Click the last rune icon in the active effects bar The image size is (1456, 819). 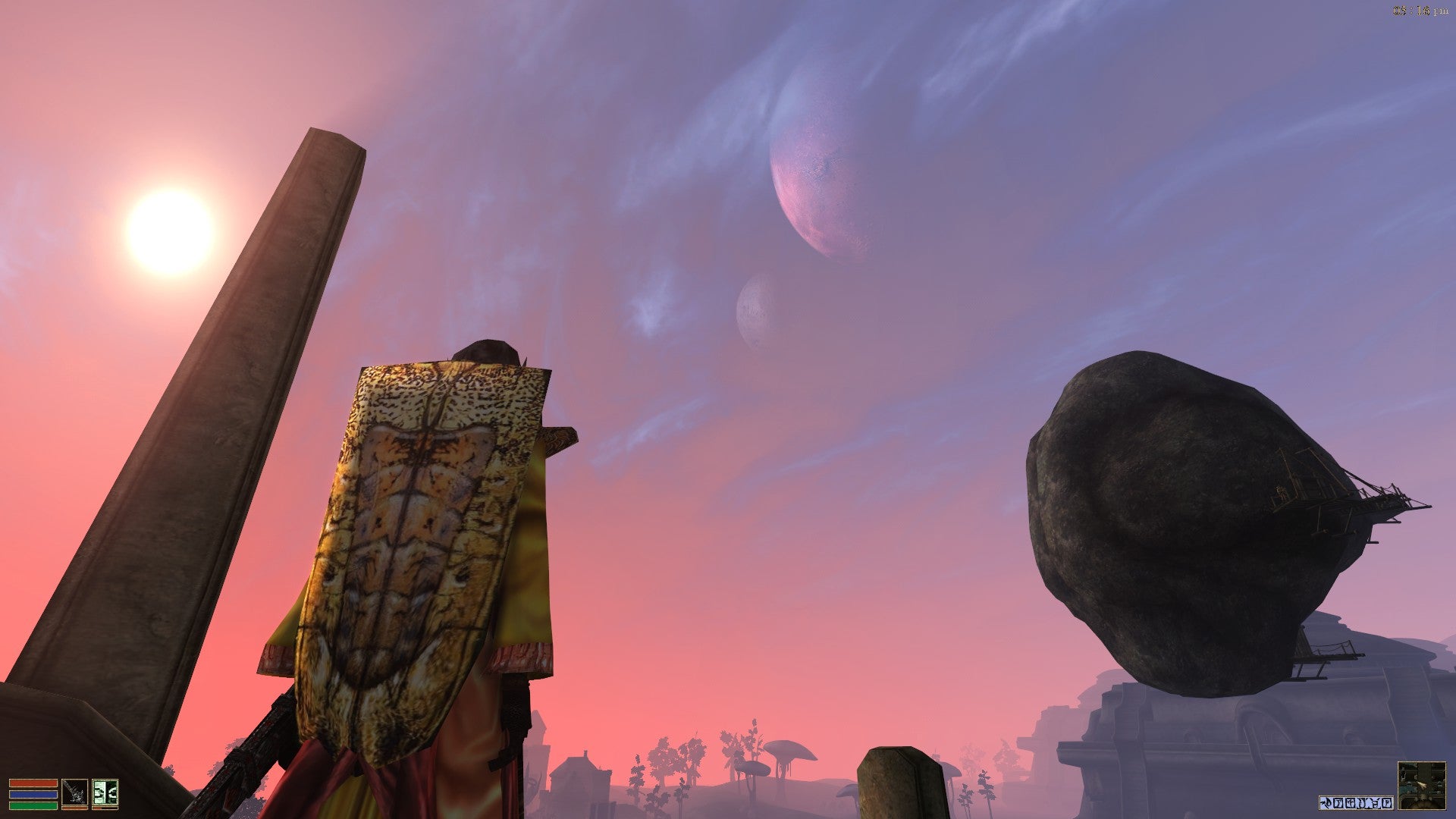click(x=1387, y=802)
